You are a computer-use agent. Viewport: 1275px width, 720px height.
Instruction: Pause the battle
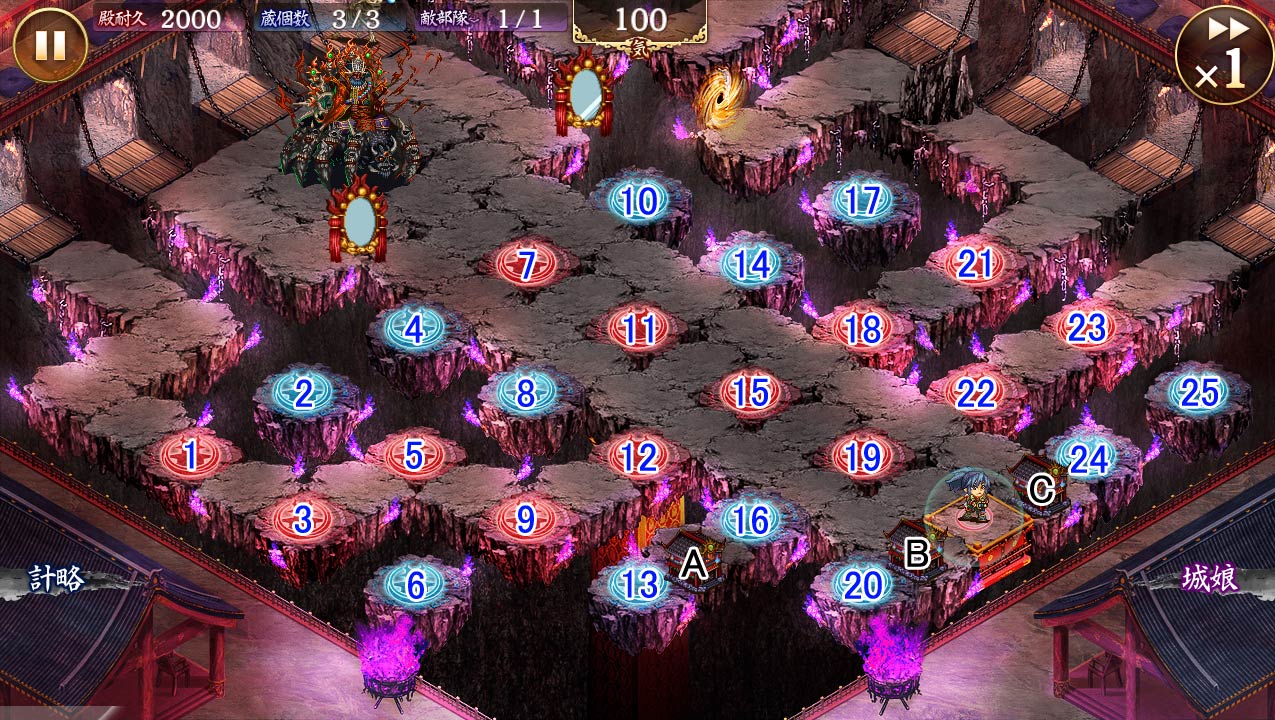click(x=50, y=45)
